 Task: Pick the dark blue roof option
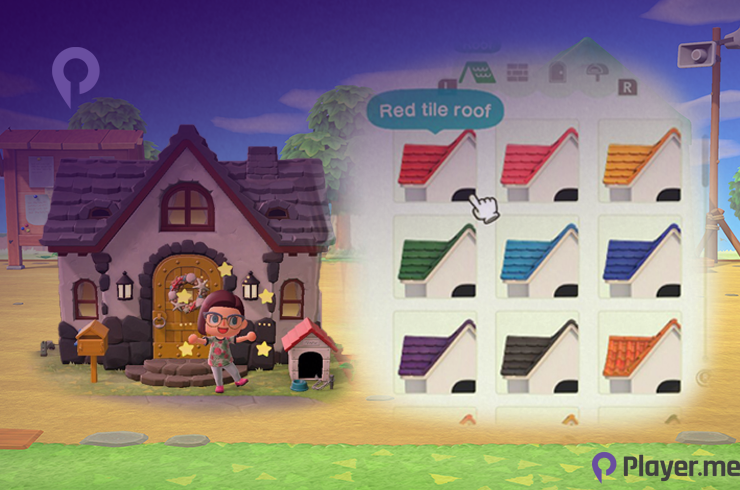tap(639, 259)
